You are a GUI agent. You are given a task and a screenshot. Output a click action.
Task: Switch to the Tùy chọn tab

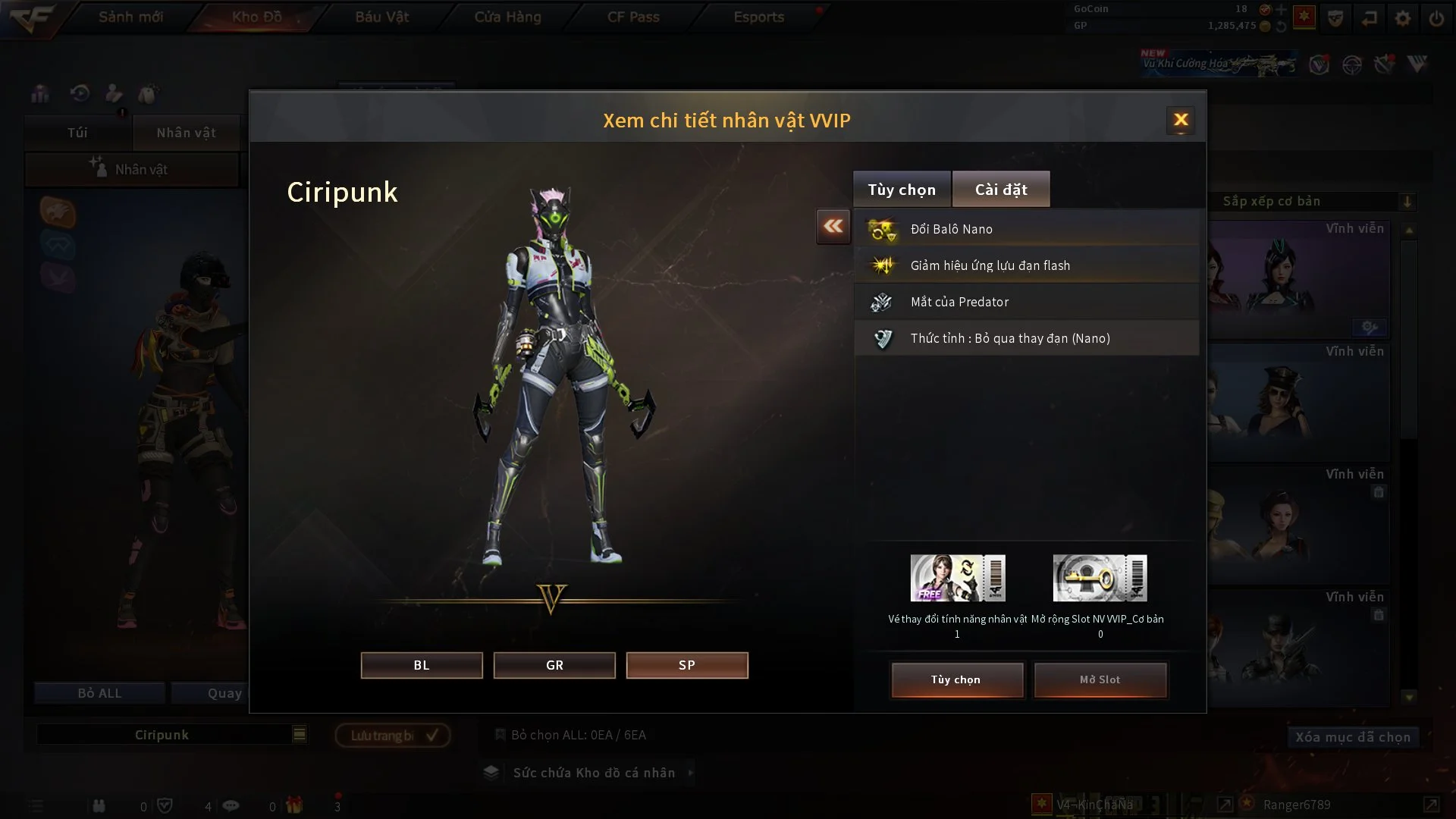tap(902, 190)
